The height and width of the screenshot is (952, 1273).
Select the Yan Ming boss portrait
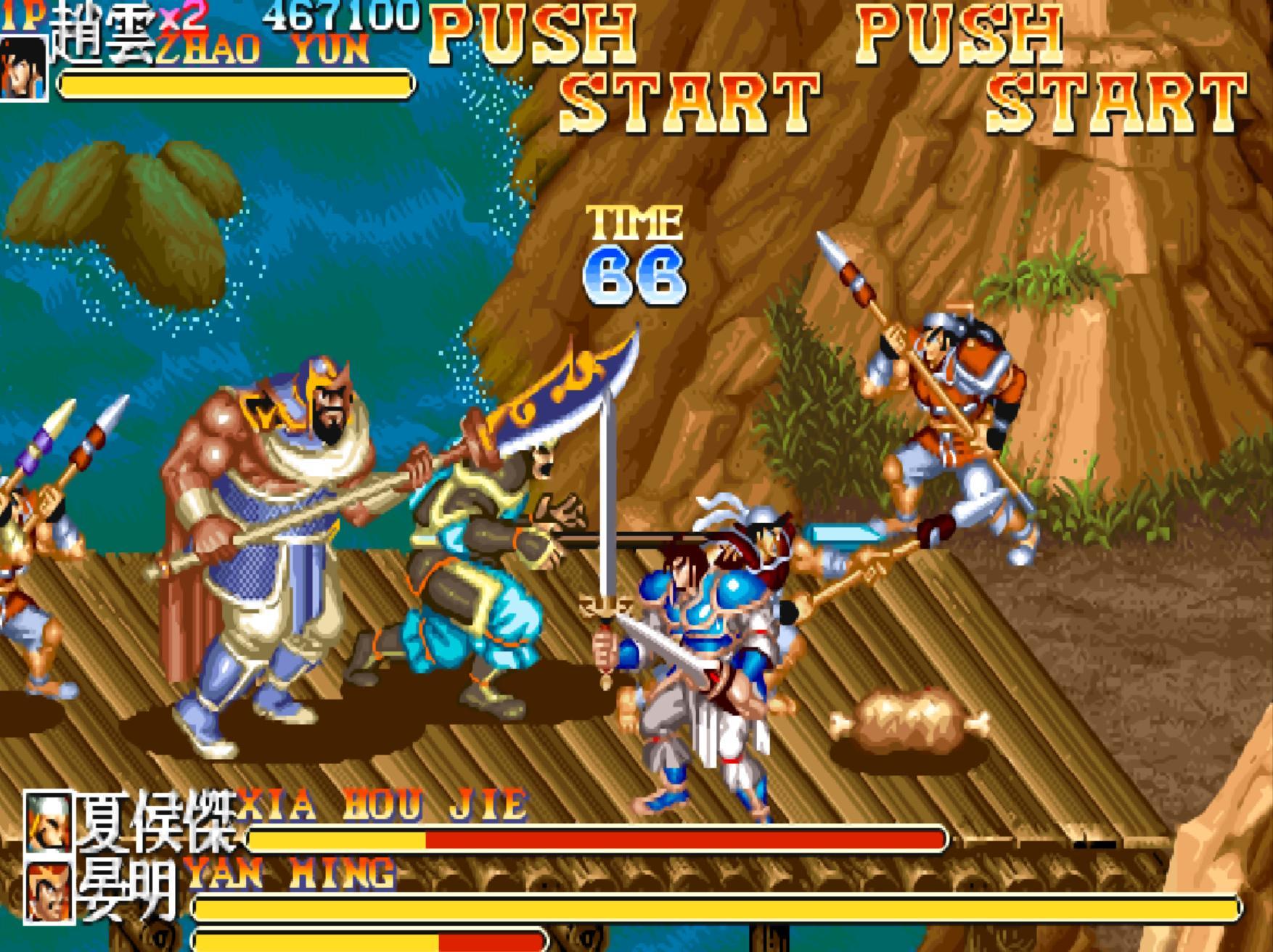pos(49,891)
